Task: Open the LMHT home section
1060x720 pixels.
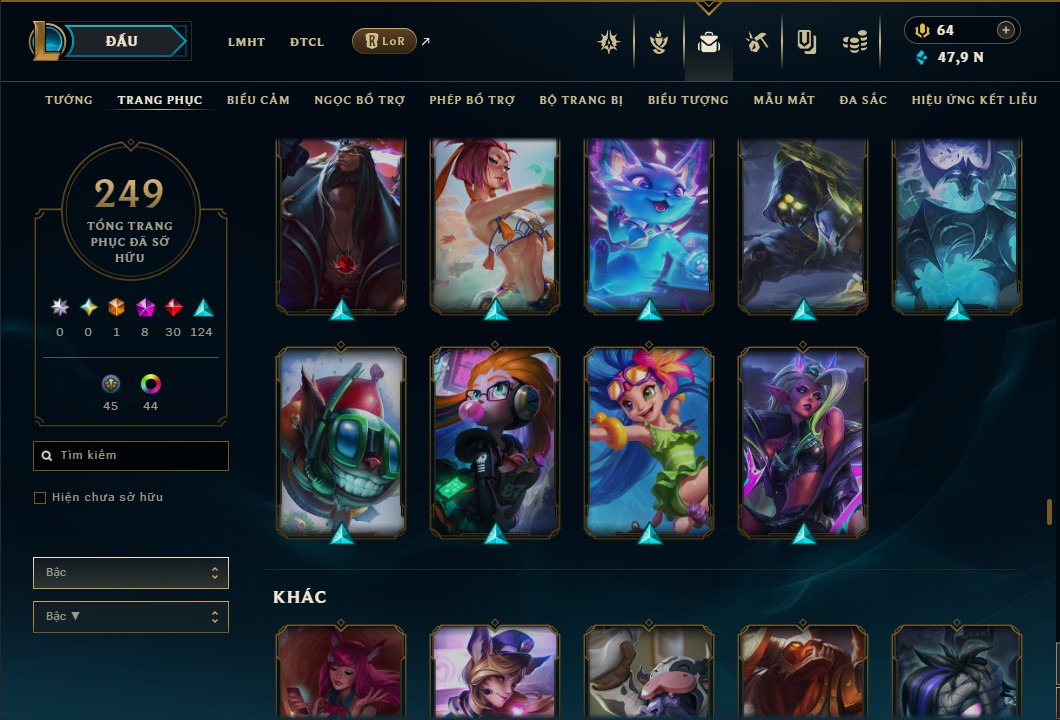Action: [246, 42]
